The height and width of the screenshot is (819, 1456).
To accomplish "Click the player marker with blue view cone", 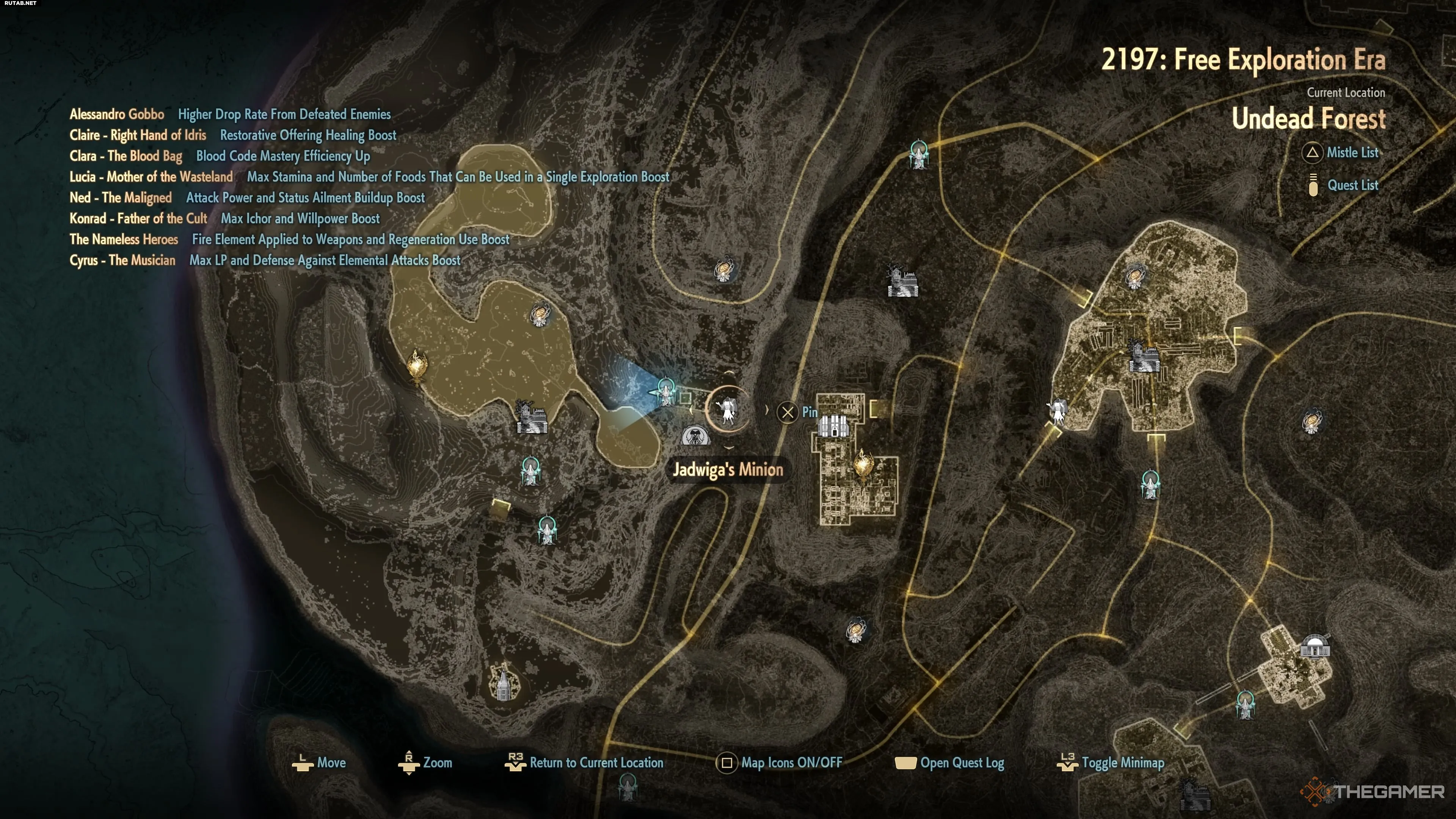I will pyautogui.click(x=666, y=392).
